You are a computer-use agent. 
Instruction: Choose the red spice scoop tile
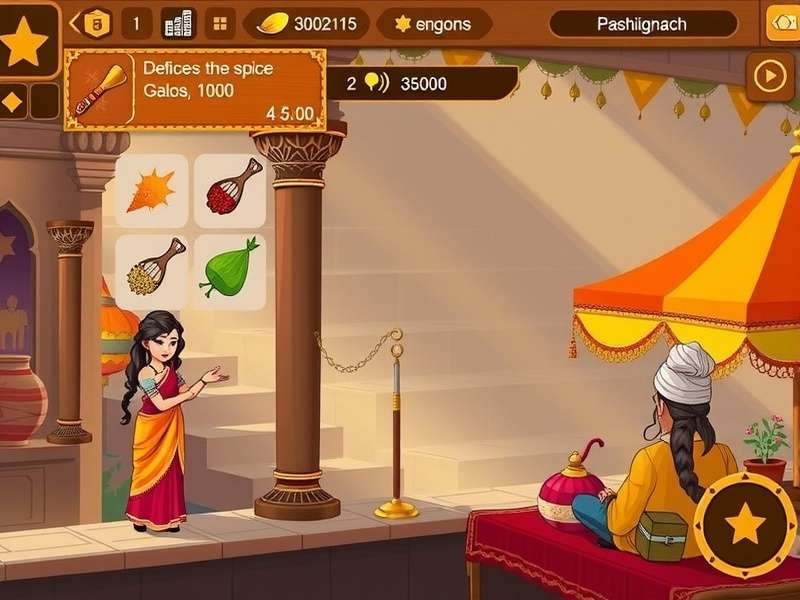click(x=230, y=190)
